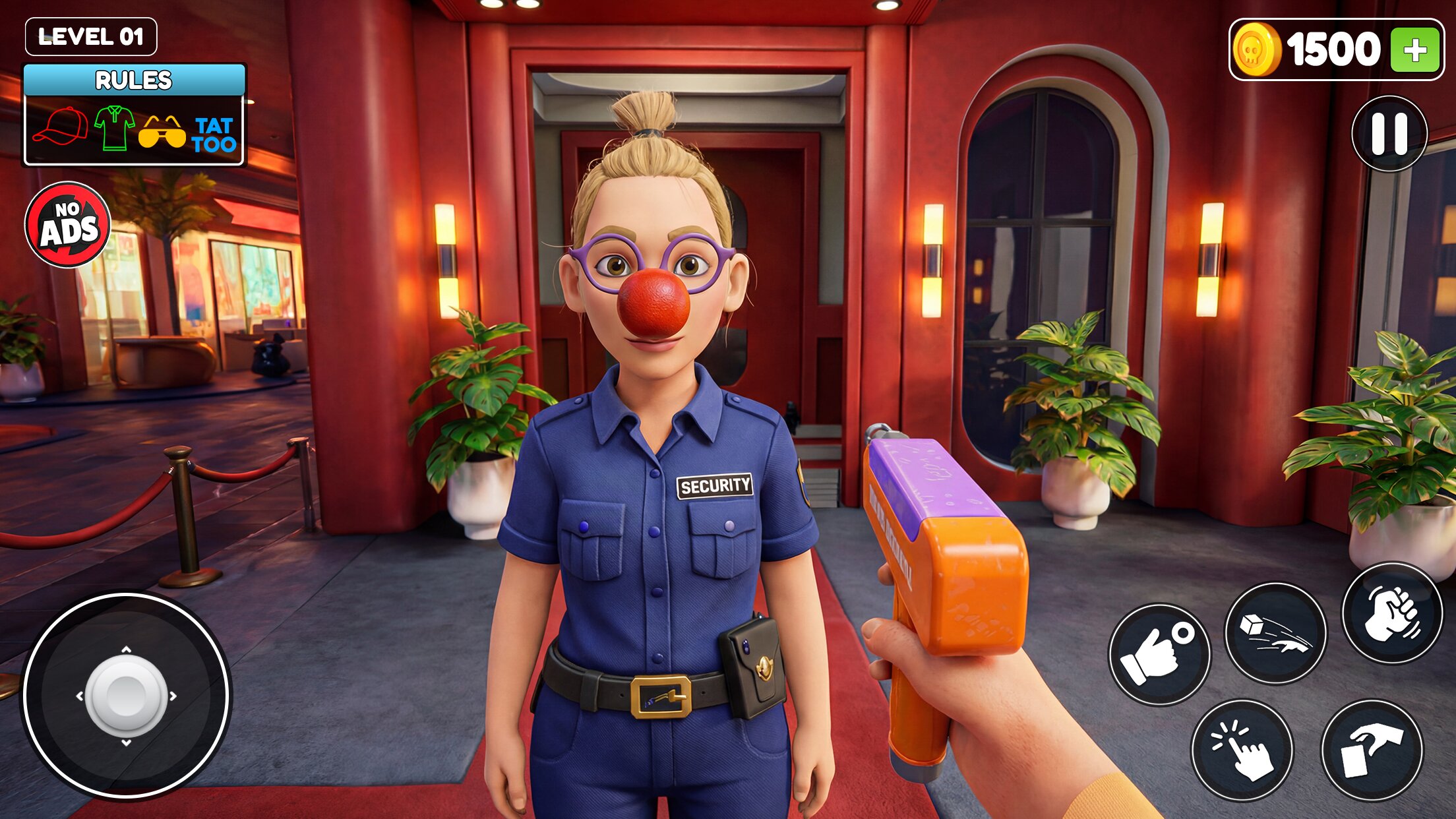Viewport: 1456px width, 819px height.
Task: Activate the finger tap interact button
Action: pyautogui.click(x=1242, y=750)
